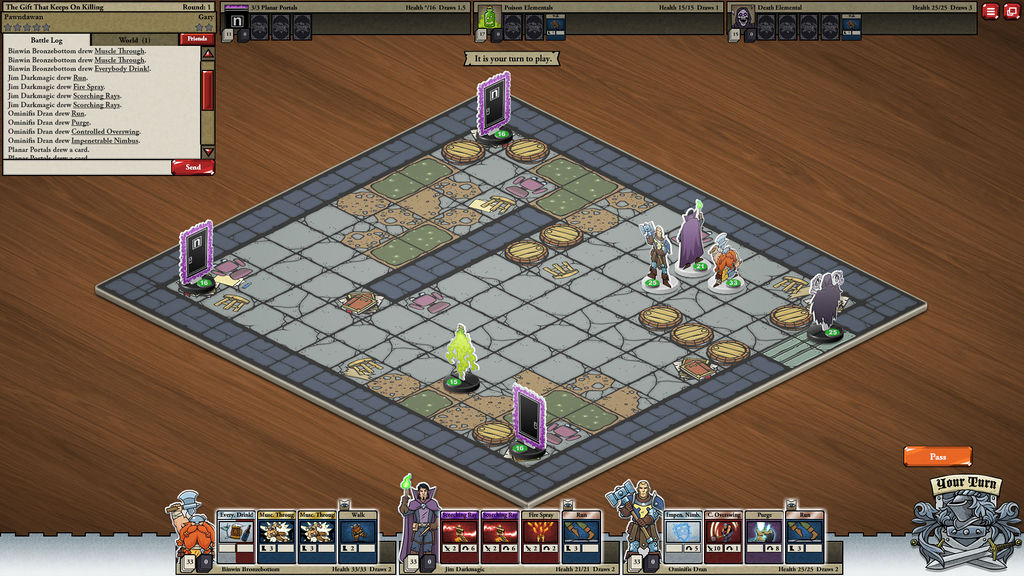Focus the chat message input box
Screen dimensions: 1024x576
tap(87, 167)
